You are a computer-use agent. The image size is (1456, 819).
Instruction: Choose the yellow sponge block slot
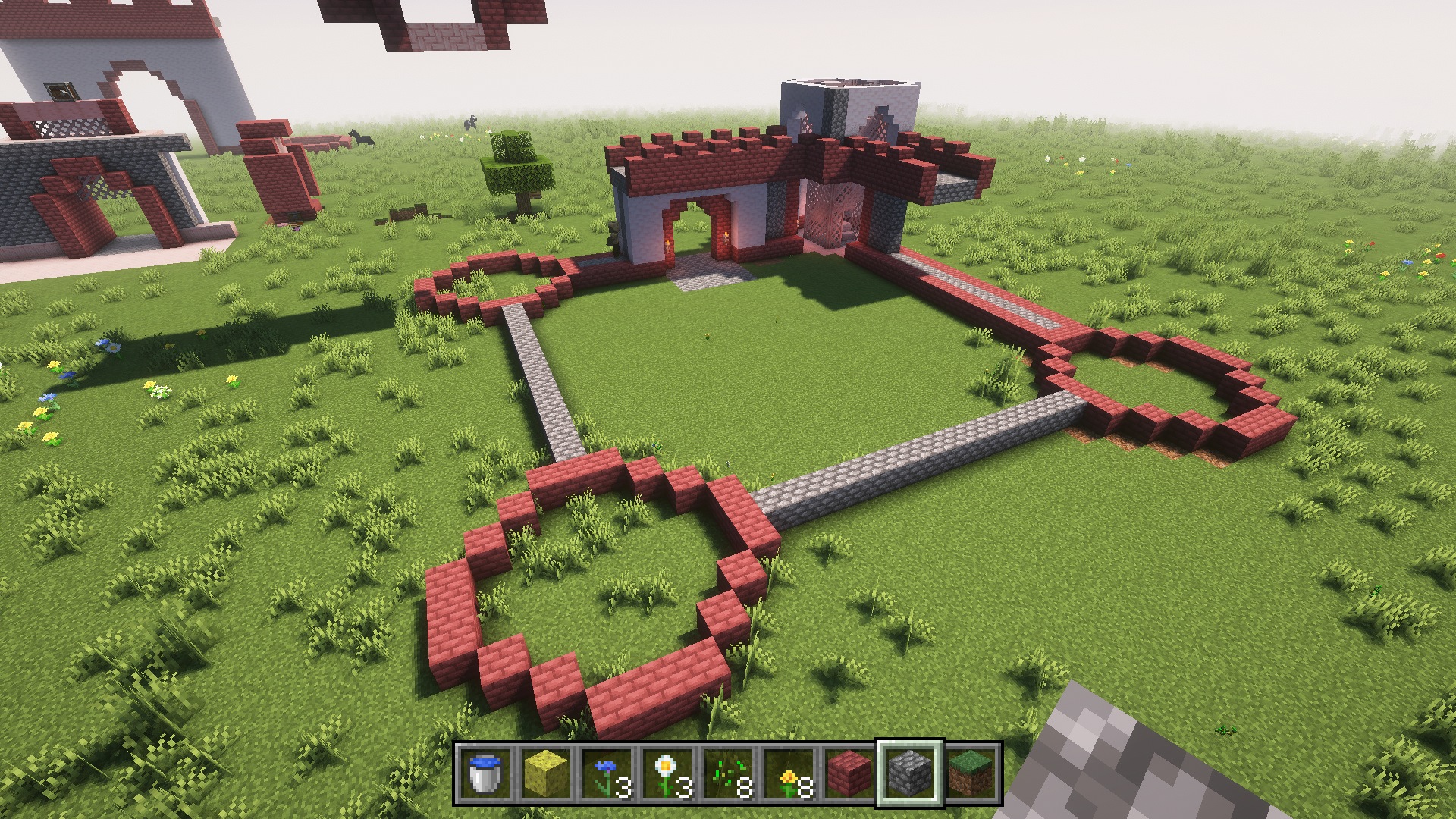point(546,773)
